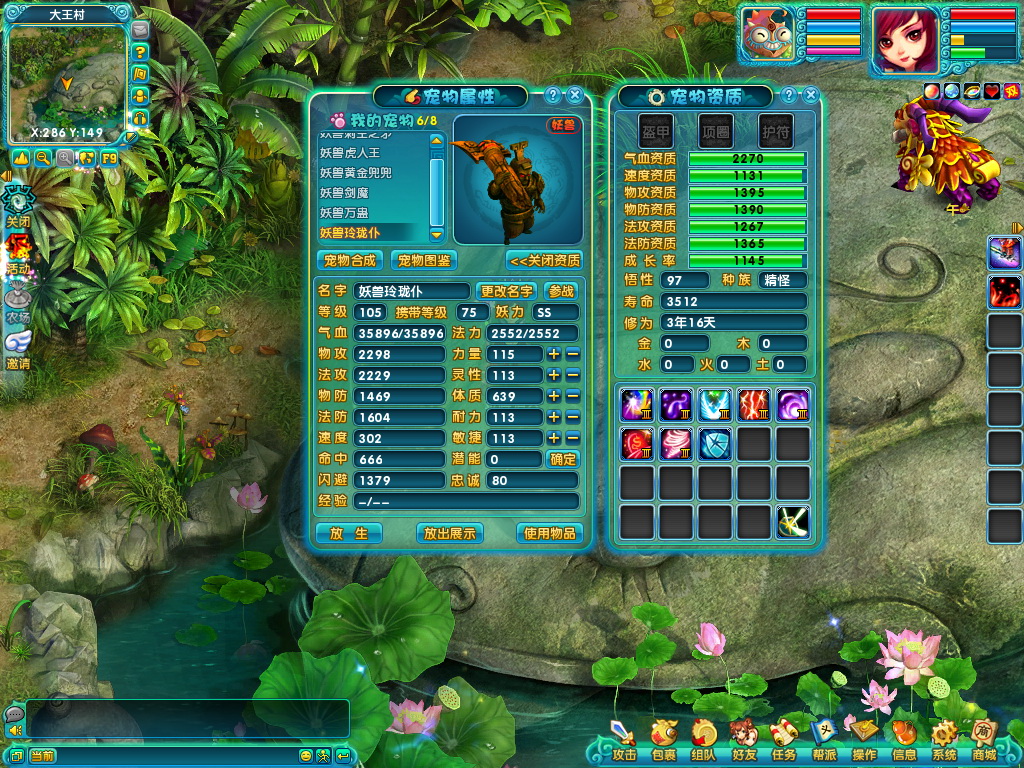Click the 使用物品 use item button
This screenshot has height=768, width=1024.
pos(550,533)
